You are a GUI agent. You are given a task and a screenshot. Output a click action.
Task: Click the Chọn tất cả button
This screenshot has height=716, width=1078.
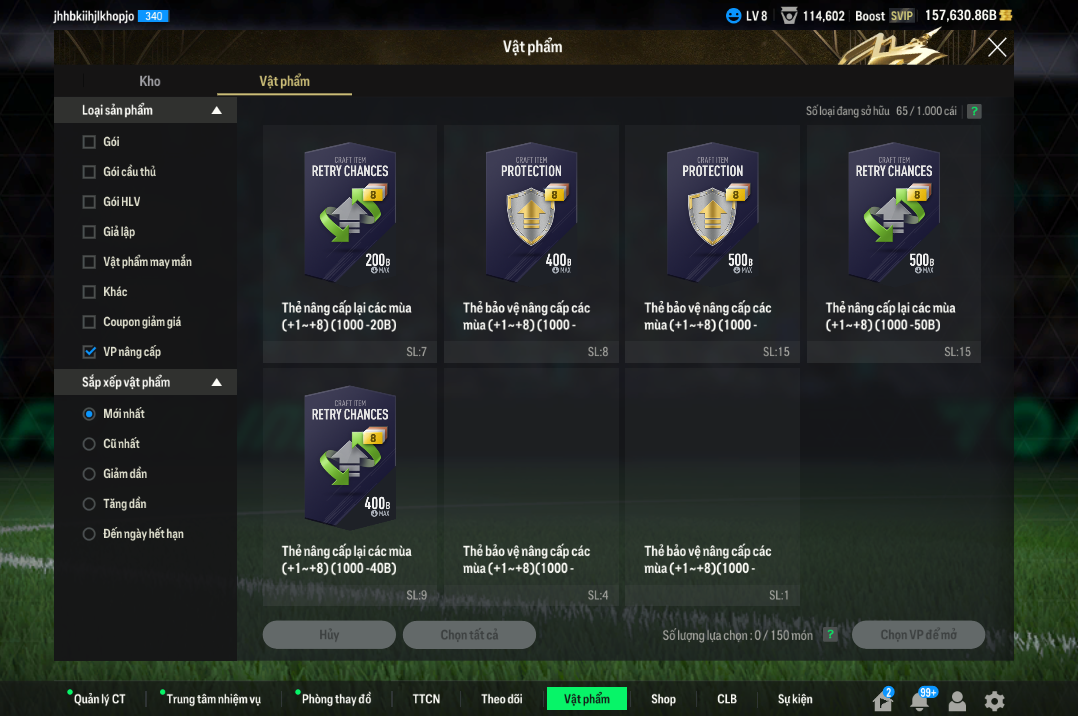[469, 635]
